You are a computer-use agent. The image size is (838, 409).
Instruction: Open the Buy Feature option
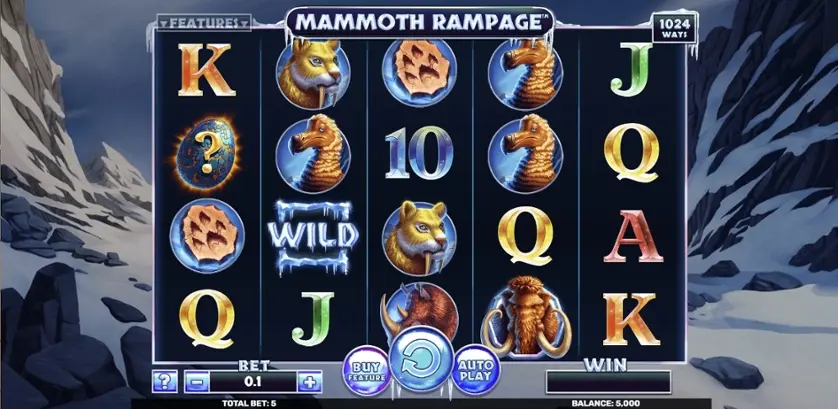pos(362,367)
